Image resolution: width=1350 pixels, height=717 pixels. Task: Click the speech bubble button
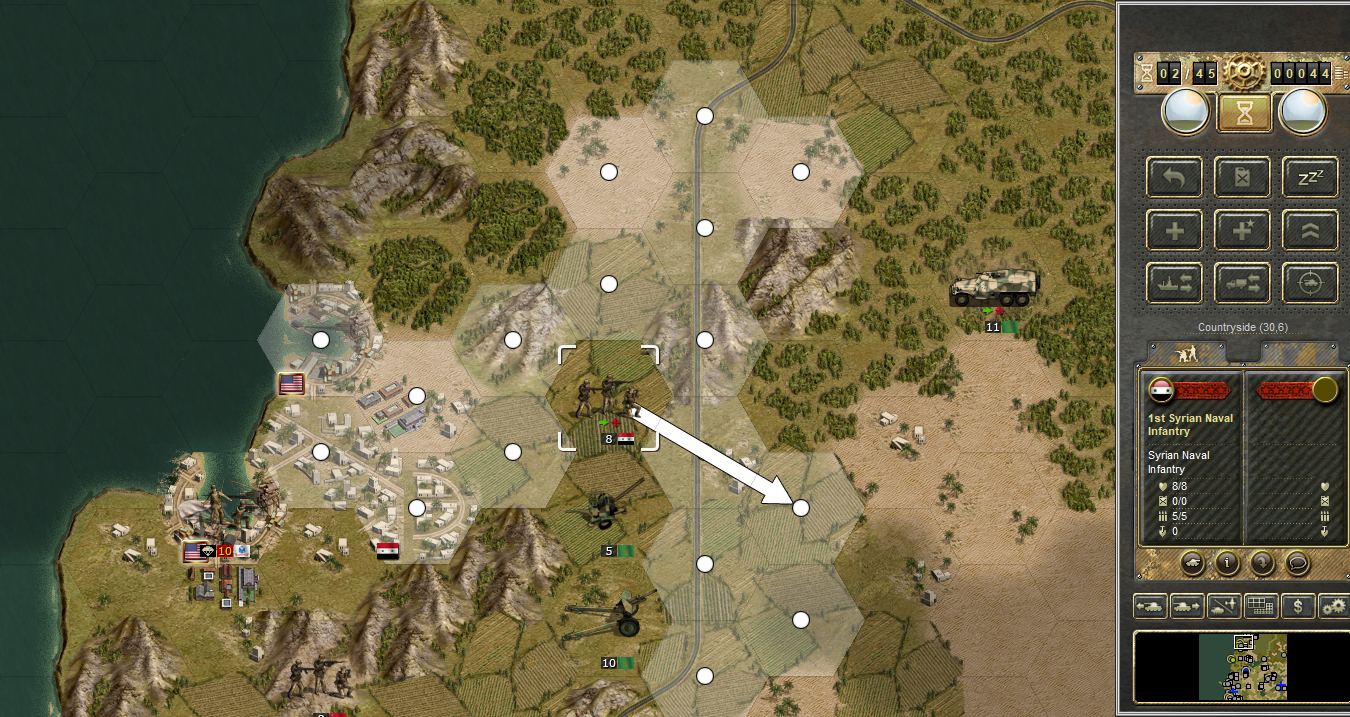(x=1297, y=562)
